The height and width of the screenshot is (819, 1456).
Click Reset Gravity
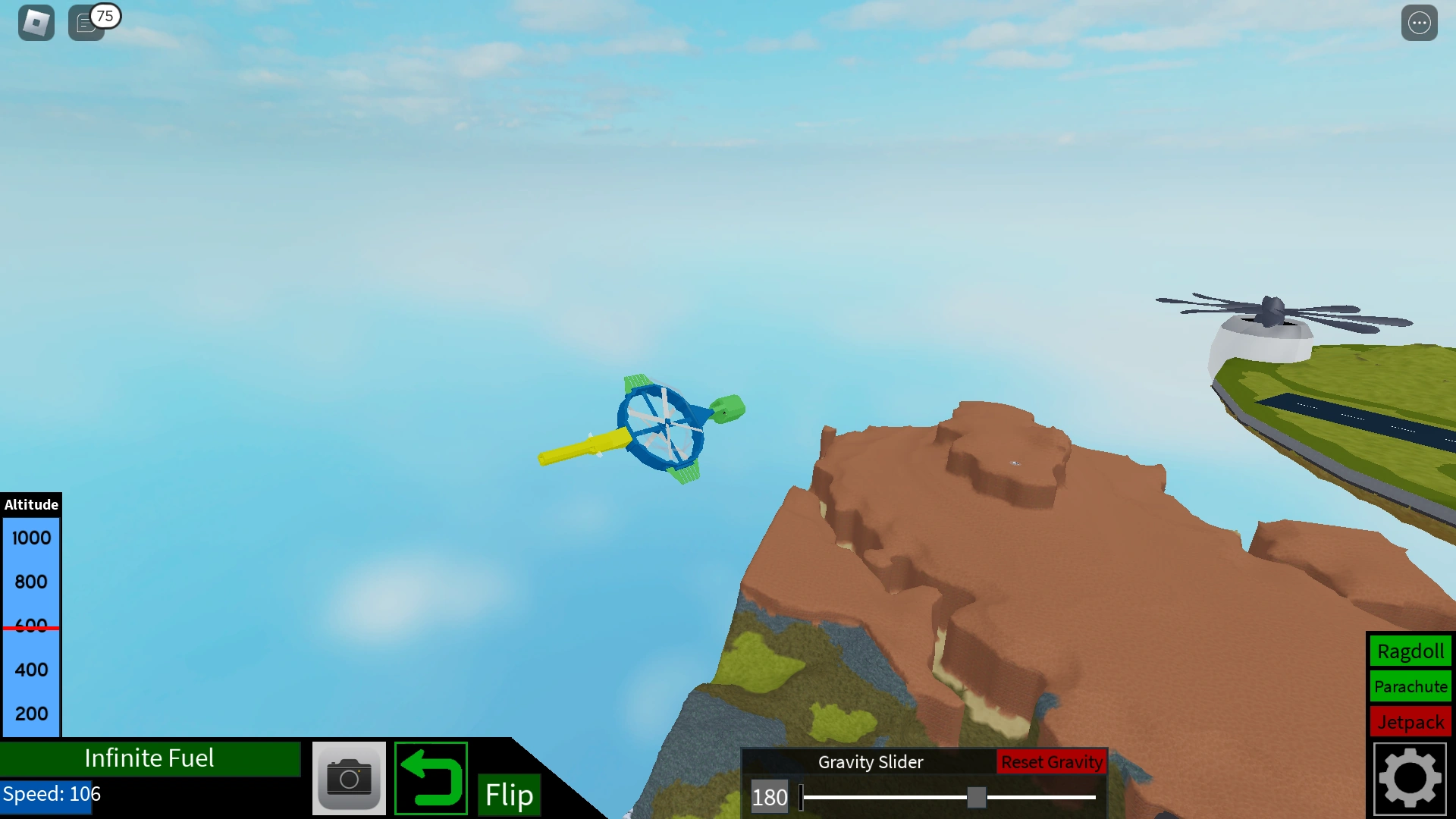pyautogui.click(x=1052, y=762)
